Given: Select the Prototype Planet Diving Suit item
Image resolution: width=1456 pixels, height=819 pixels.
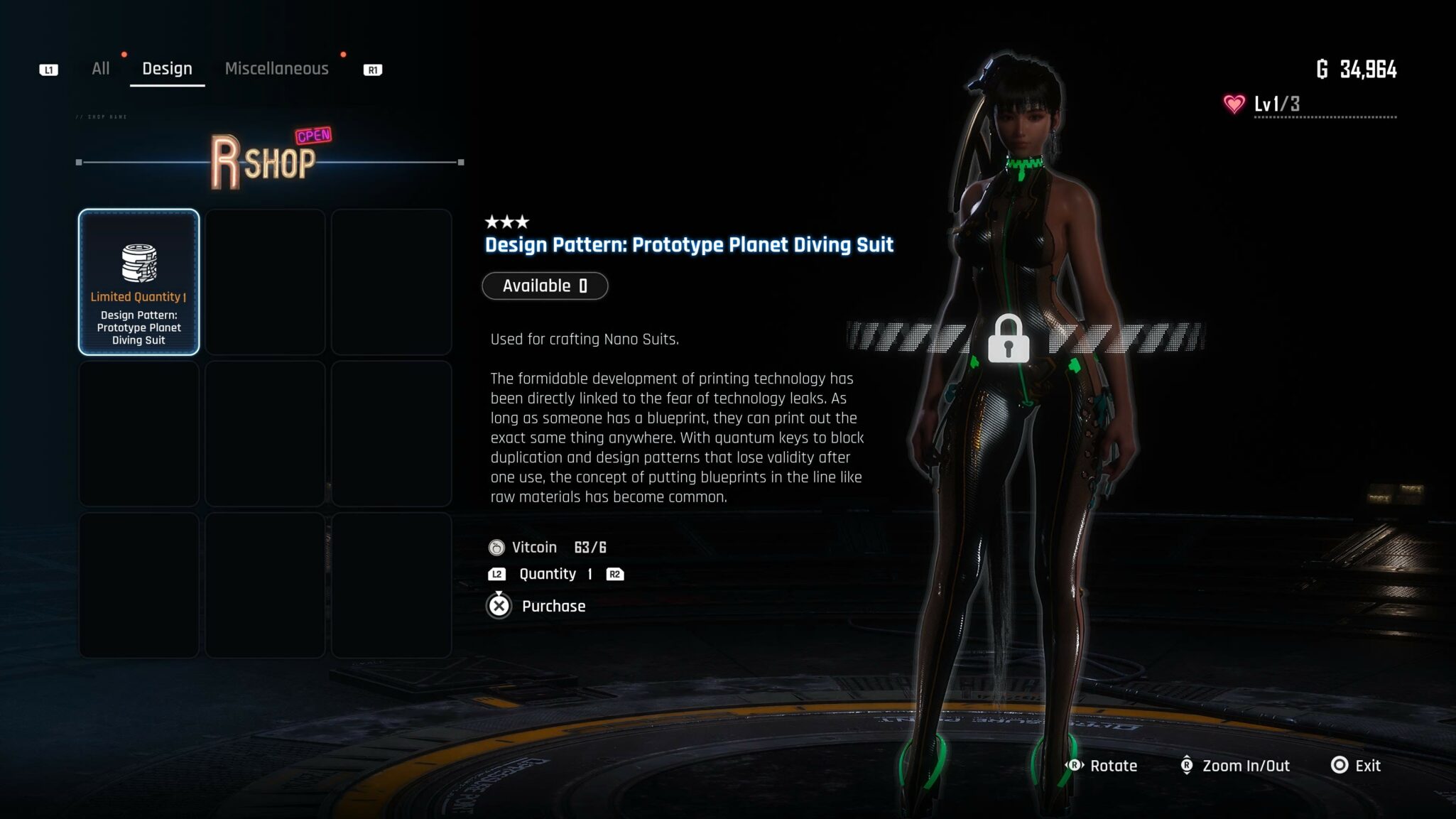Looking at the screenshot, I should coord(139,282).
